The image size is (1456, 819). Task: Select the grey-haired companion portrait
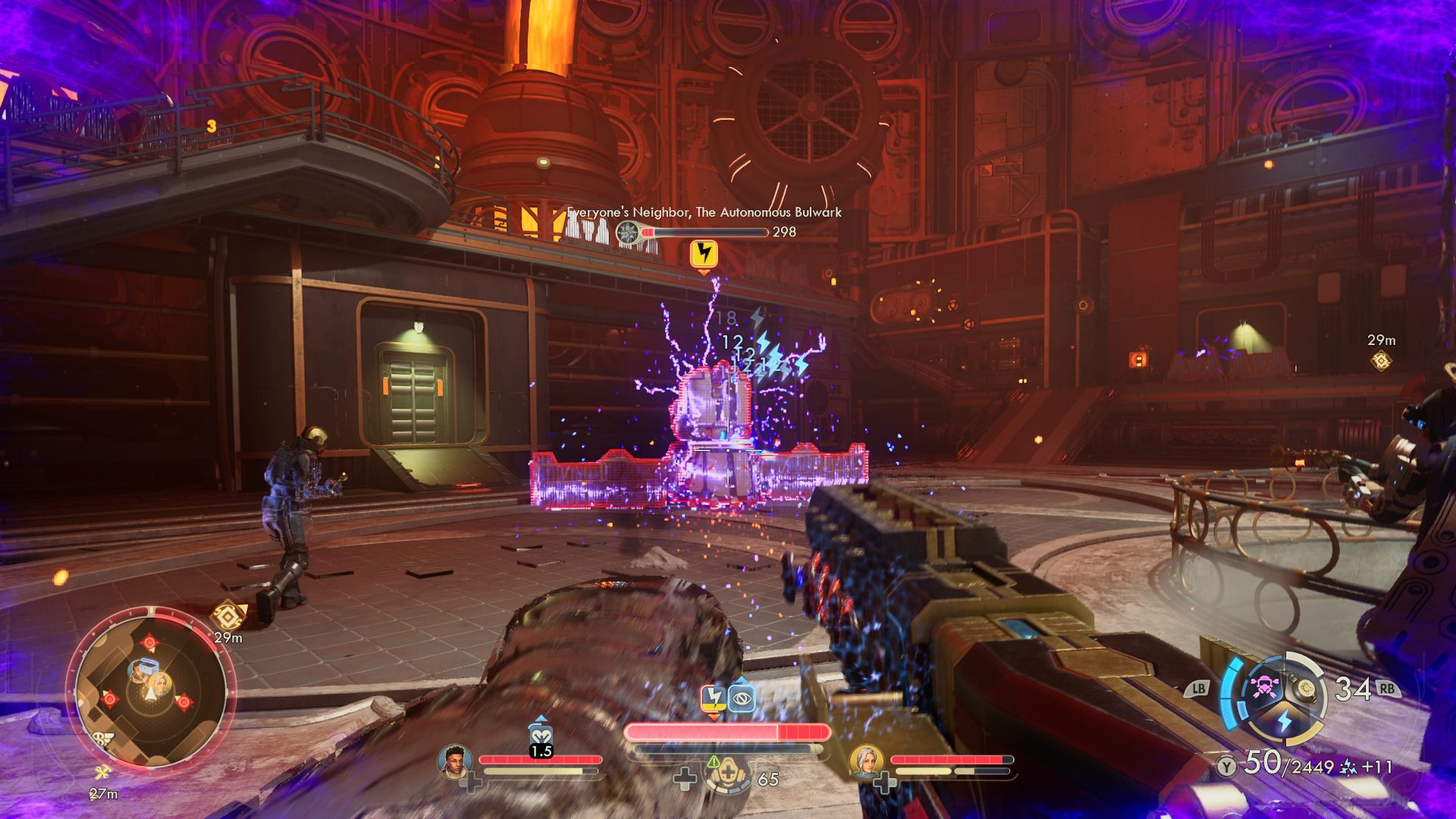click(864, 761)
